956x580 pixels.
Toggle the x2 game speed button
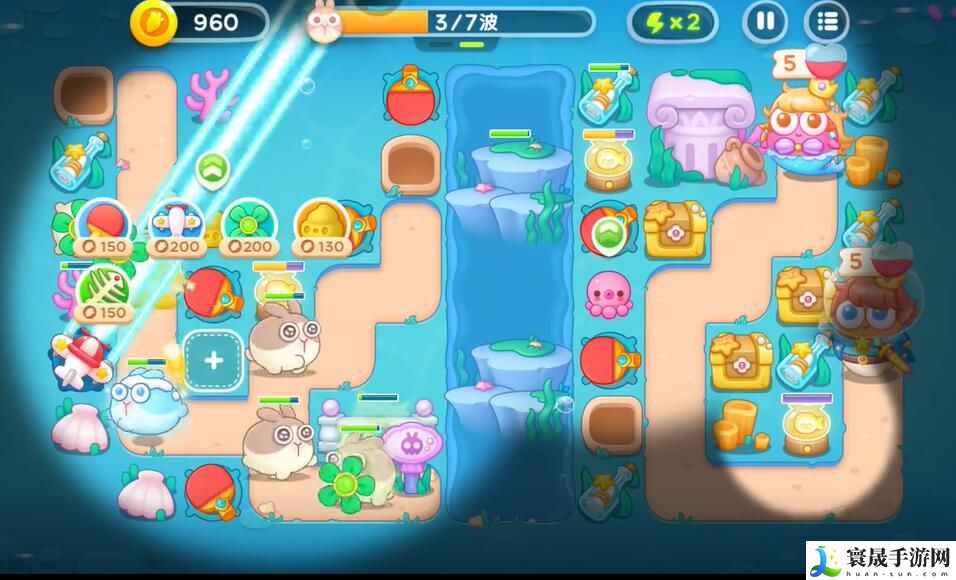pyautogui.click(x=672, y=22)
